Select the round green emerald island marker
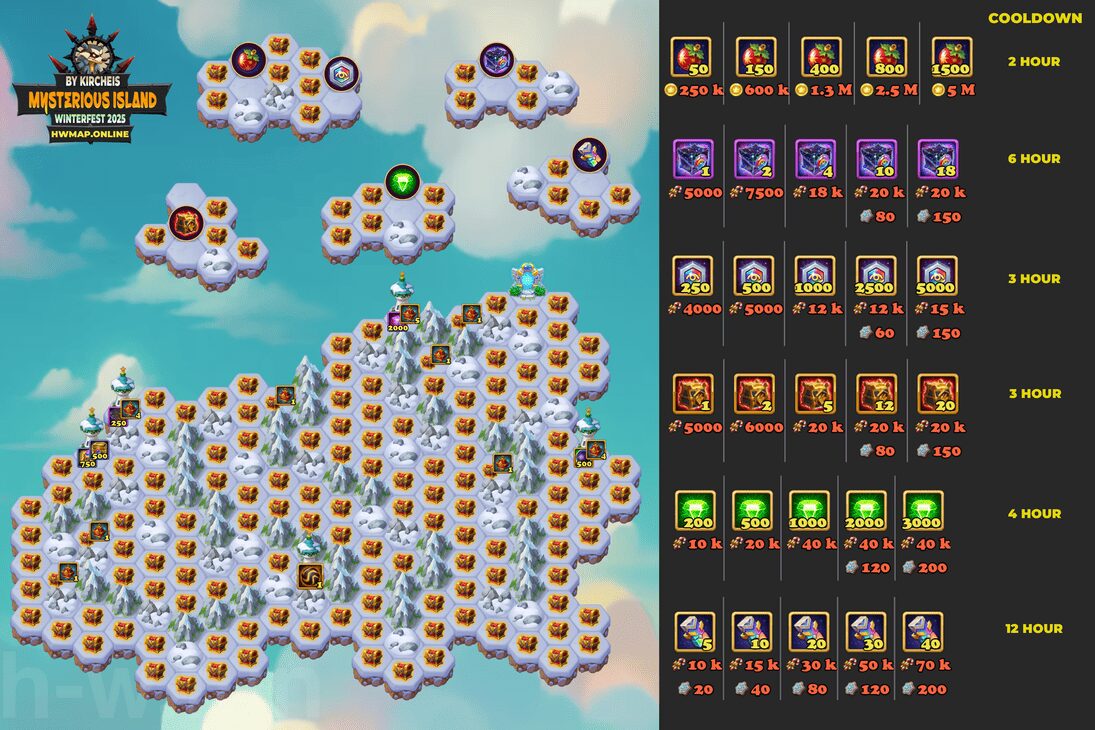 pyautogui.click(x=401, y=181)
